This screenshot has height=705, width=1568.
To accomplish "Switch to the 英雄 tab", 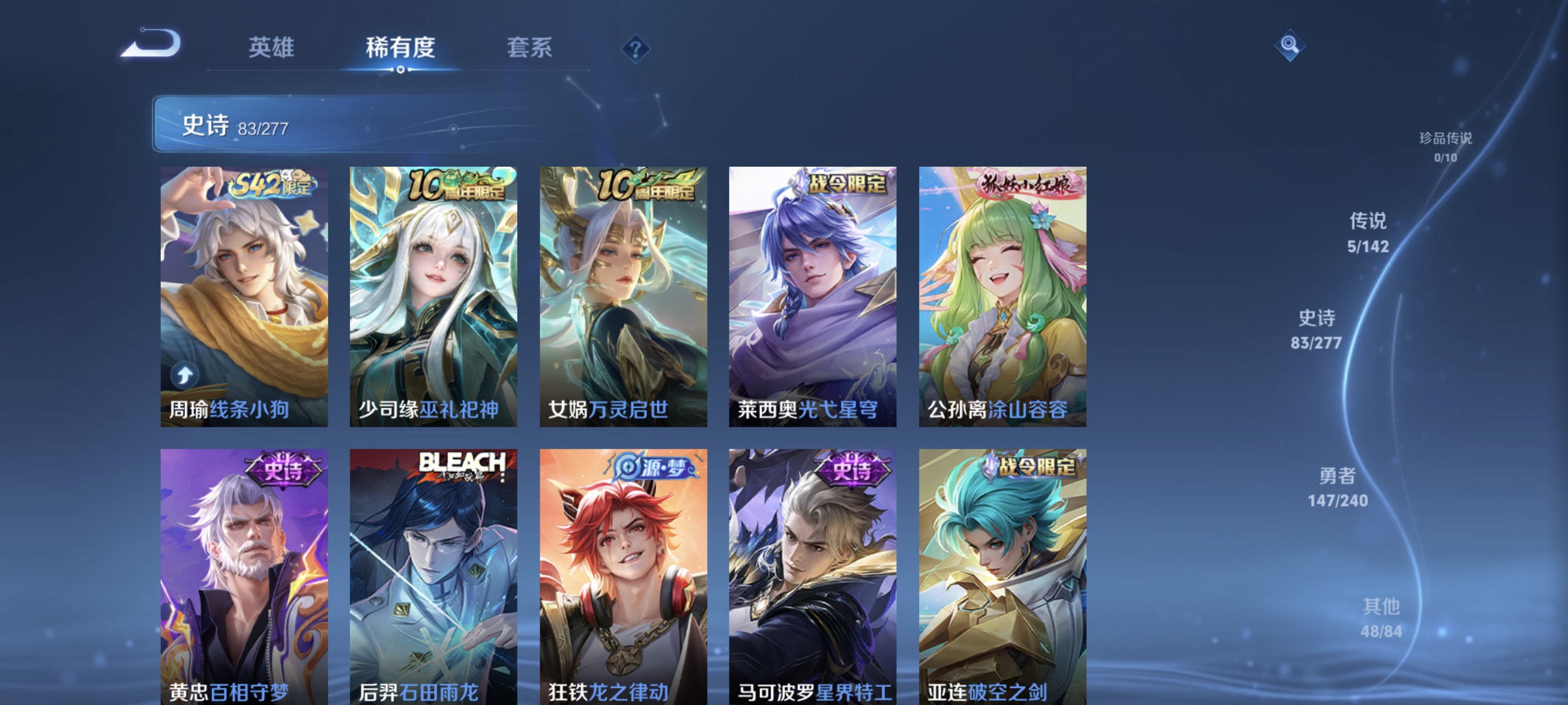I will 271,49.
